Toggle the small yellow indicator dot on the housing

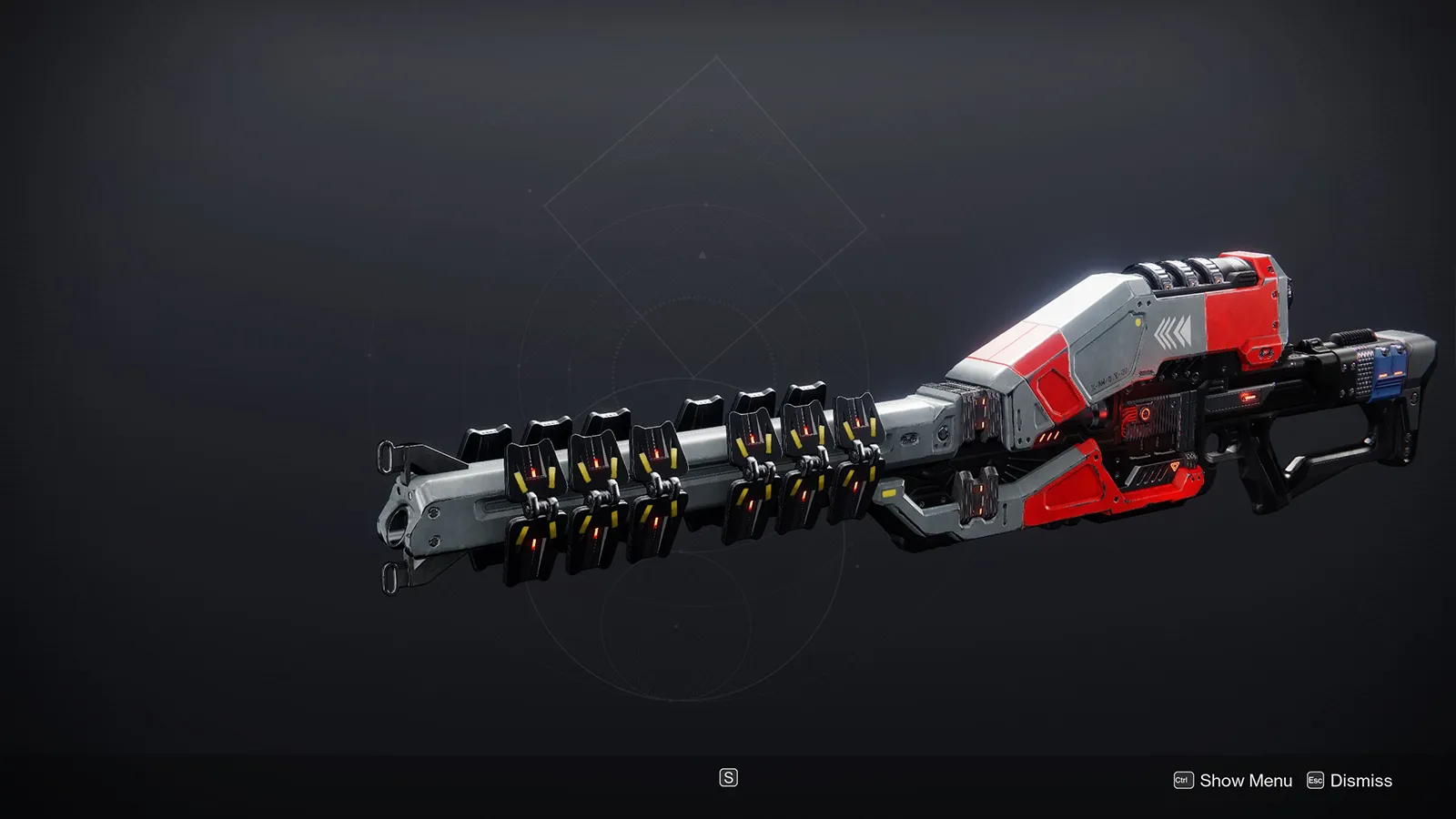(1137, 321)
